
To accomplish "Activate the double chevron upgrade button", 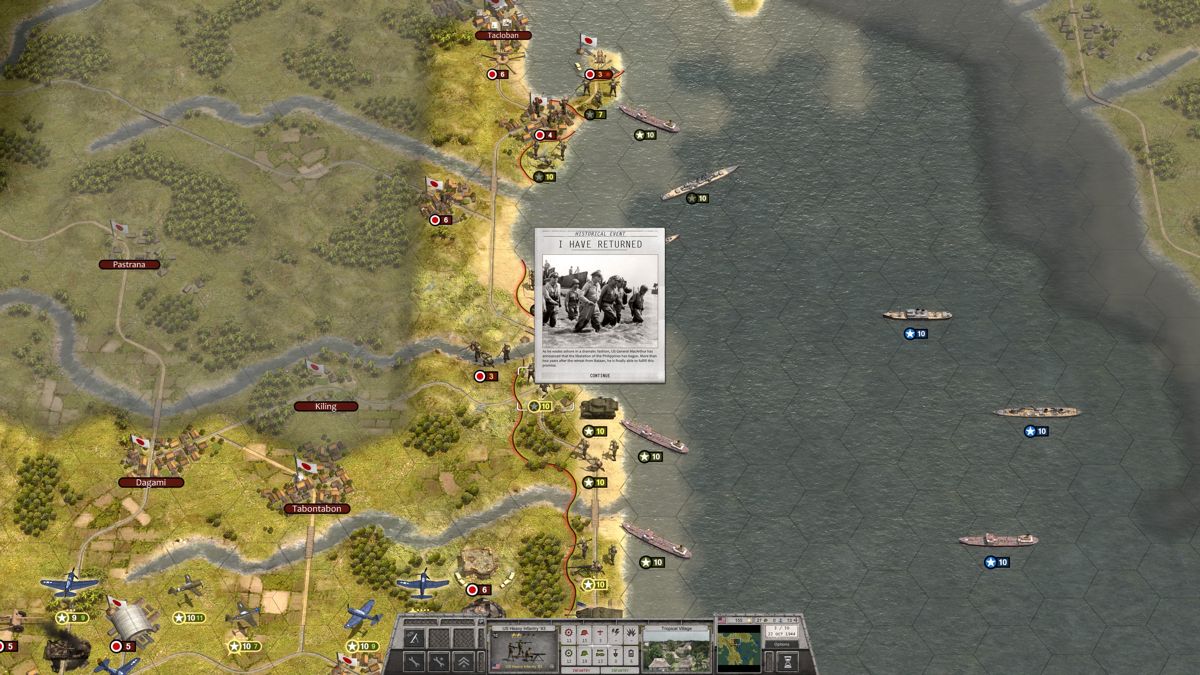I will pos(464,661).
